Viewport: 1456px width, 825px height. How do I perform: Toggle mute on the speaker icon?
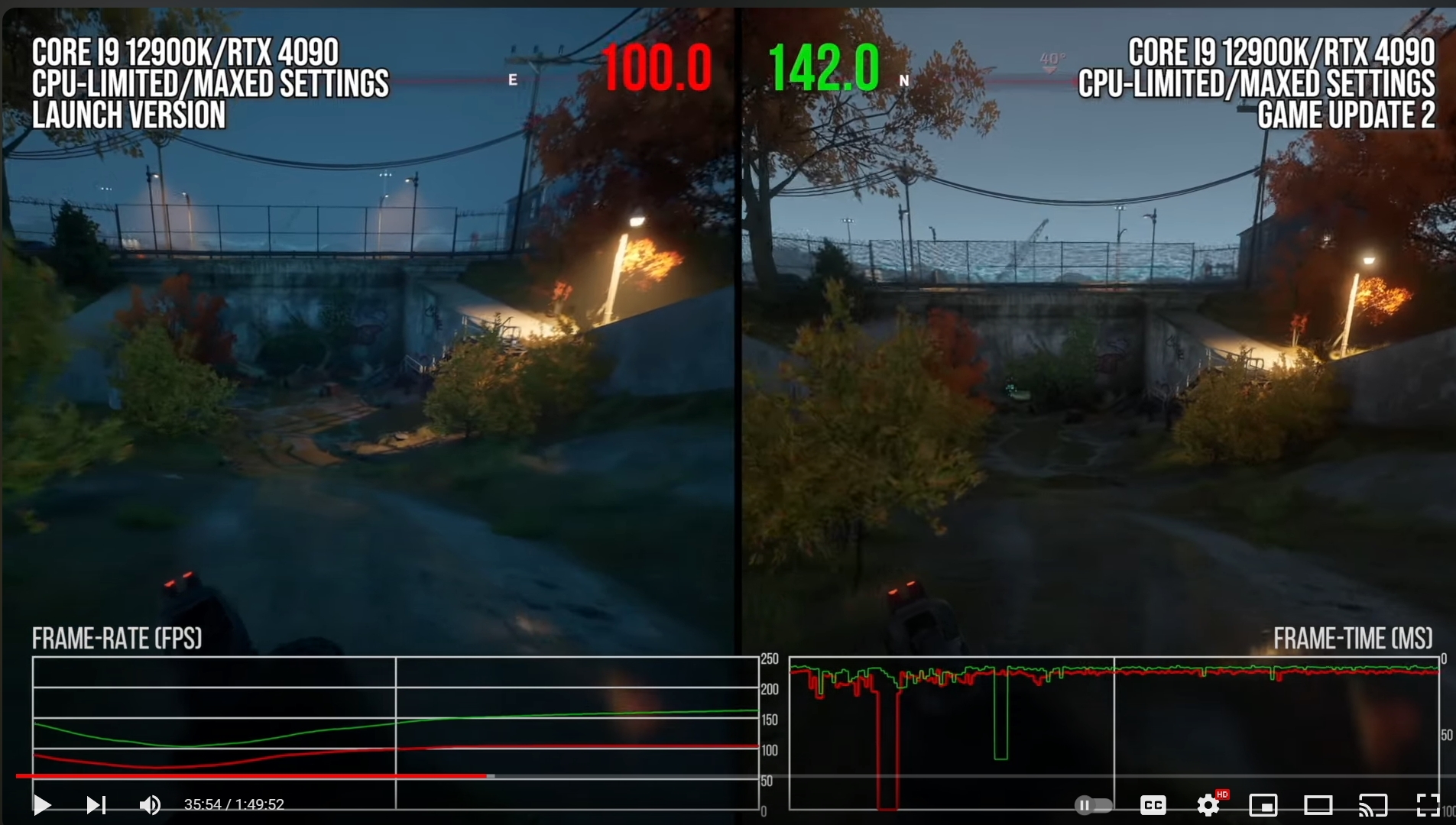tap(150, 804)
